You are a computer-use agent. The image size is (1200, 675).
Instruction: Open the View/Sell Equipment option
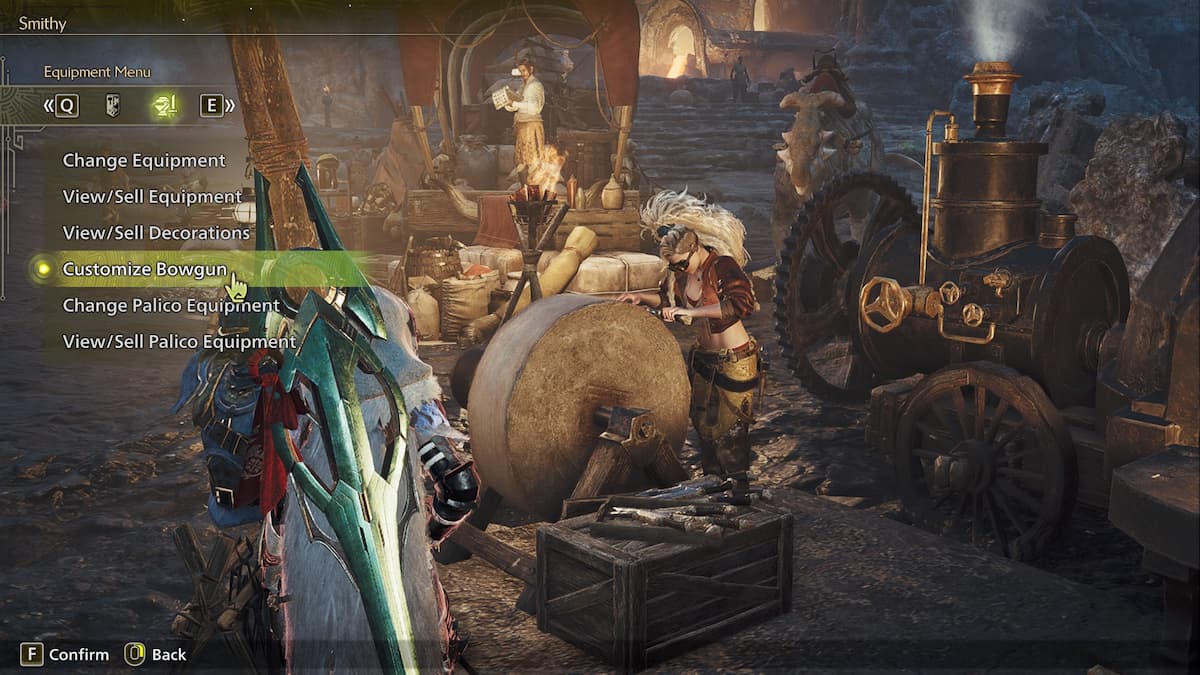point(152,196)
